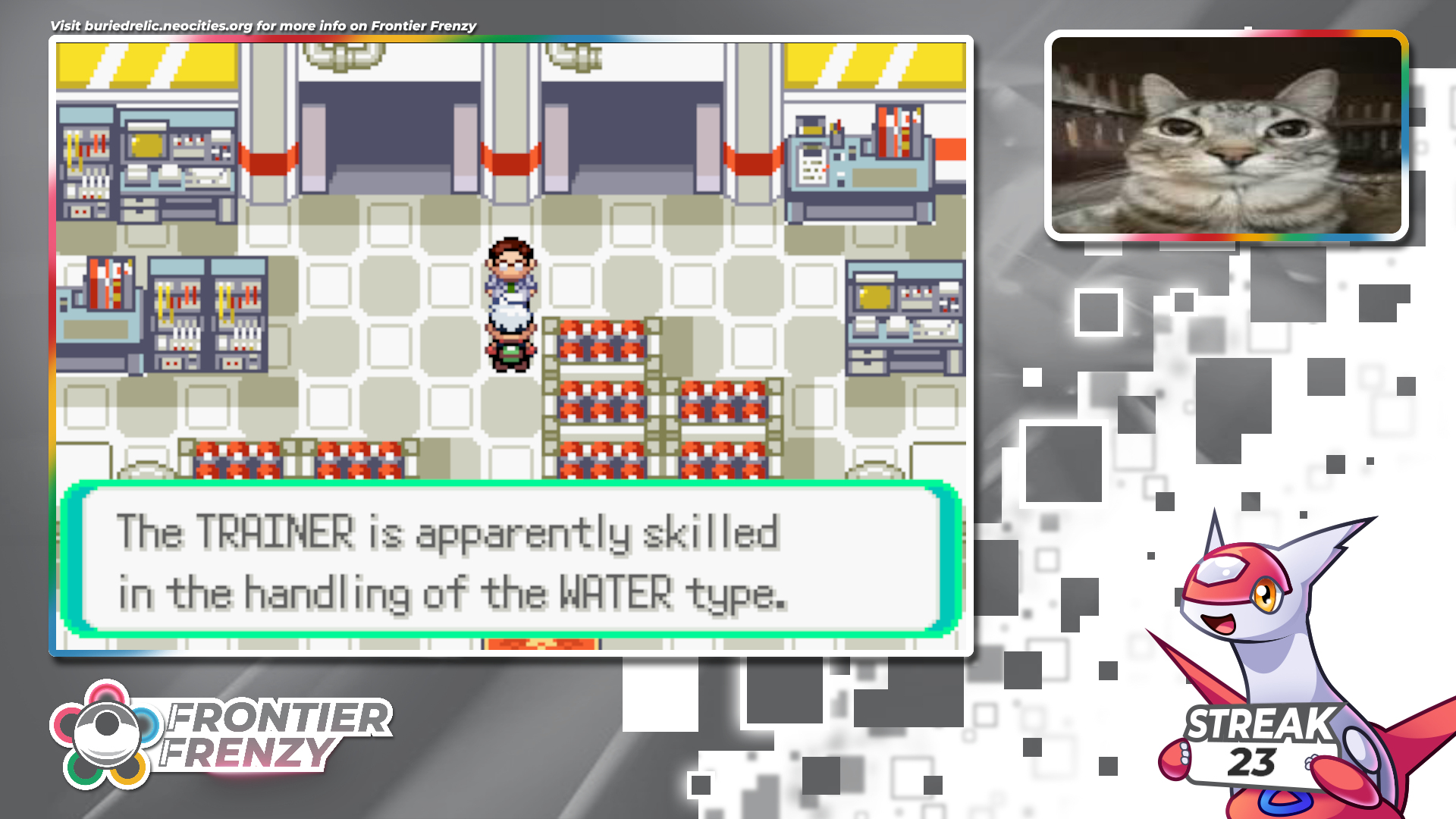Select the Frontier Frenzy logo

point(220,734)
